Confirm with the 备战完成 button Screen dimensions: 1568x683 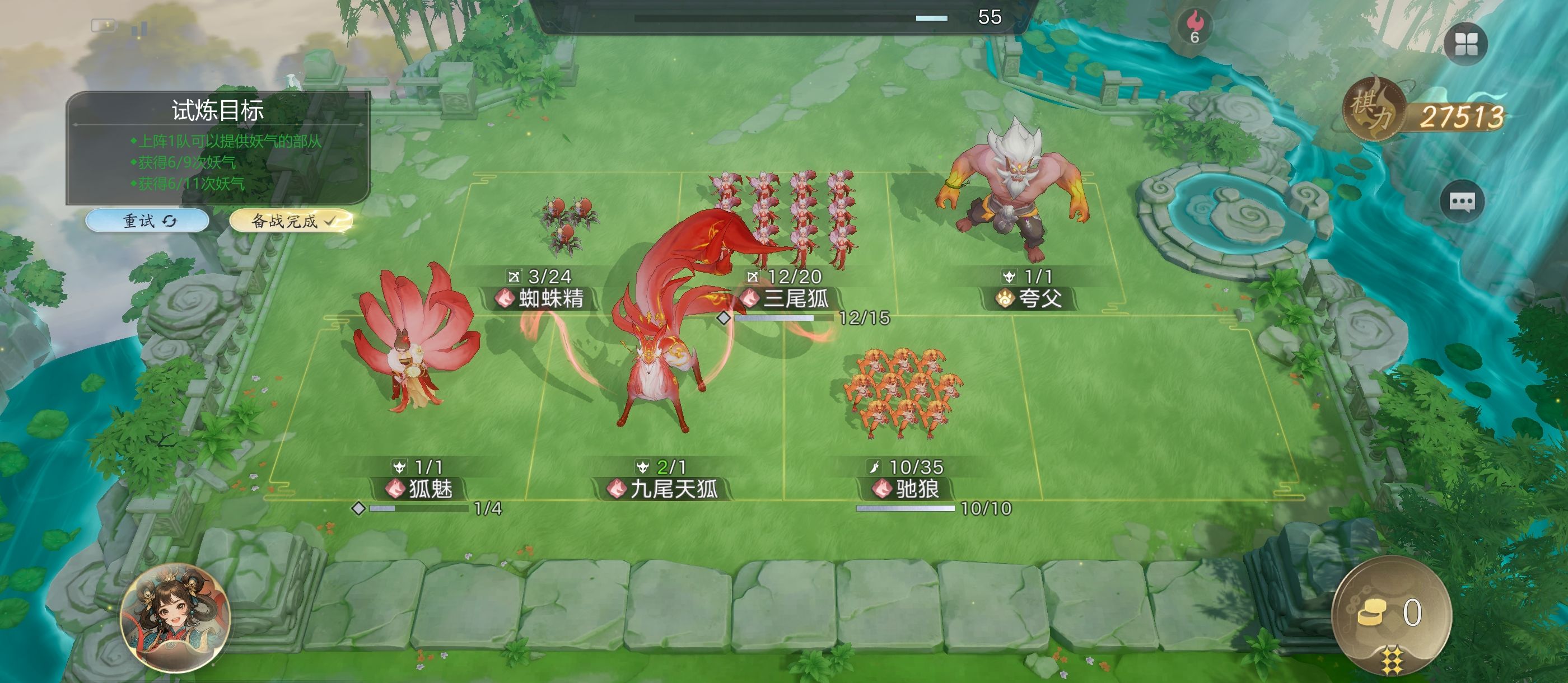pos(291,221)
